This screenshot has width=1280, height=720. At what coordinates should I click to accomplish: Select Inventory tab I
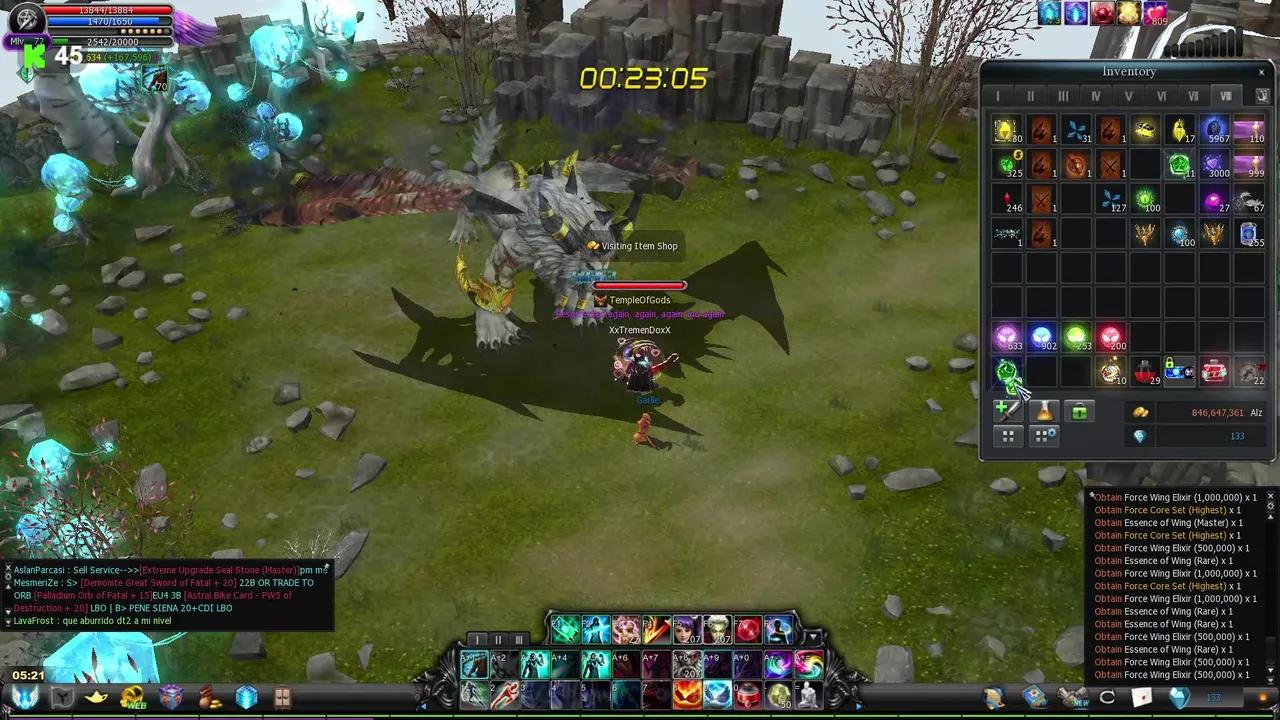point(997,95)
